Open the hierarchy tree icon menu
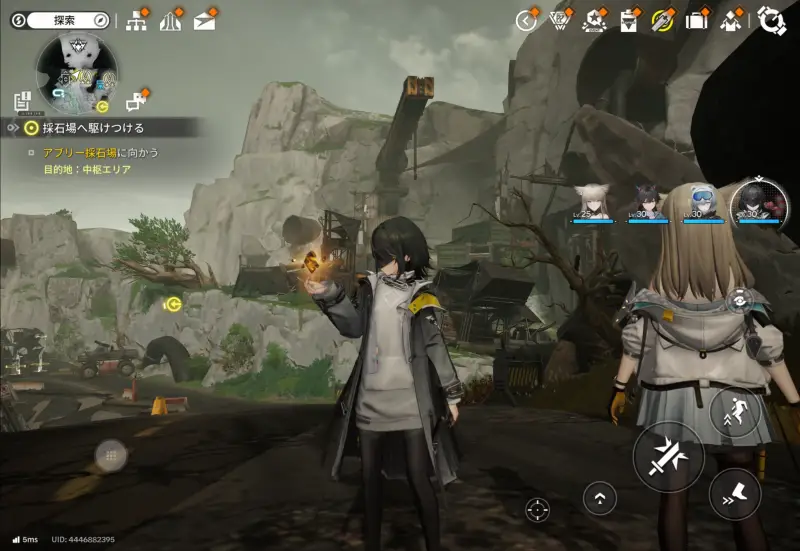Screen dimensions: 800x551 pyautogui.click(x=137, y=21)
